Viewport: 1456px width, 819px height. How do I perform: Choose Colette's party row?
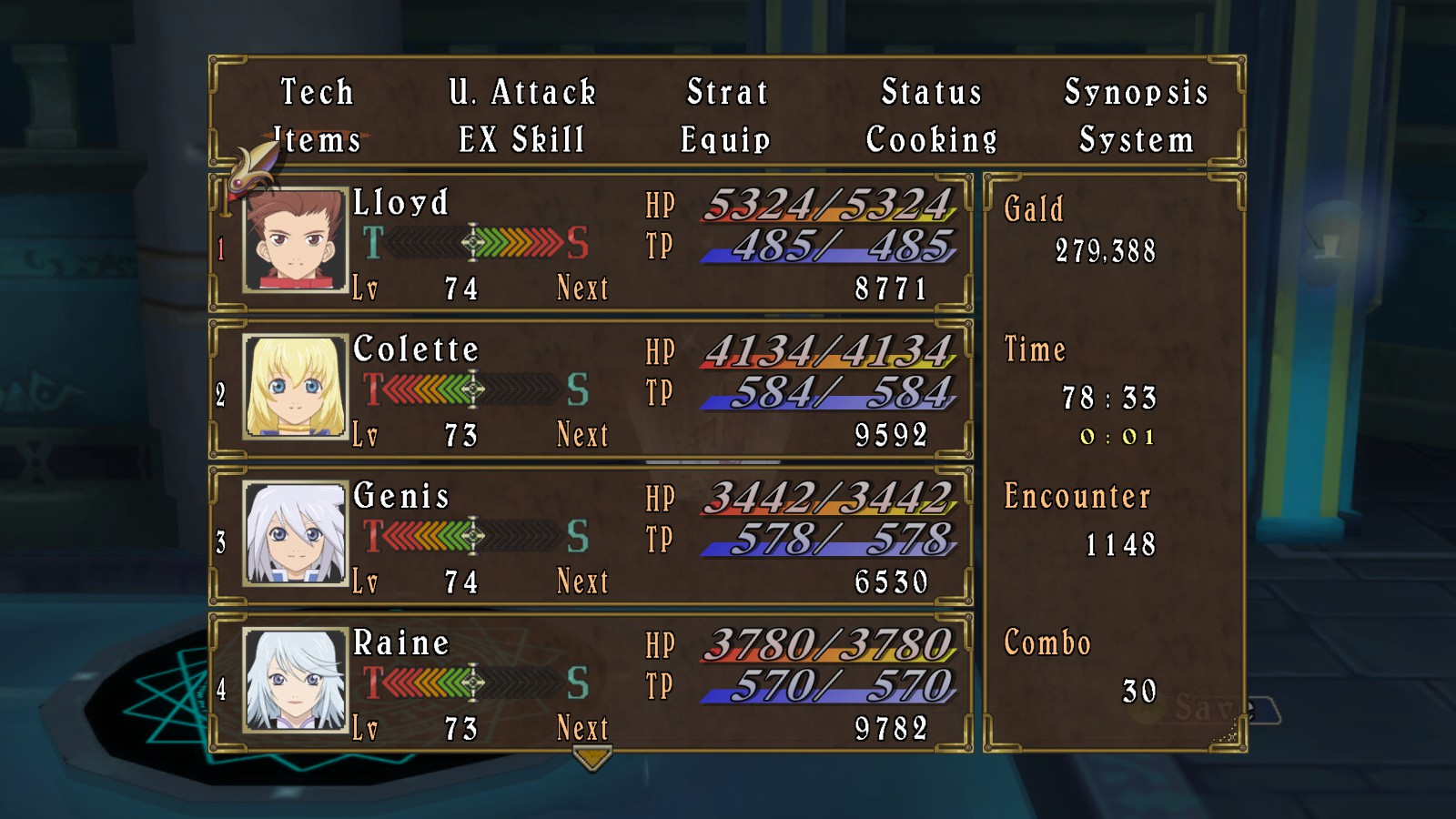coord(591,390)
